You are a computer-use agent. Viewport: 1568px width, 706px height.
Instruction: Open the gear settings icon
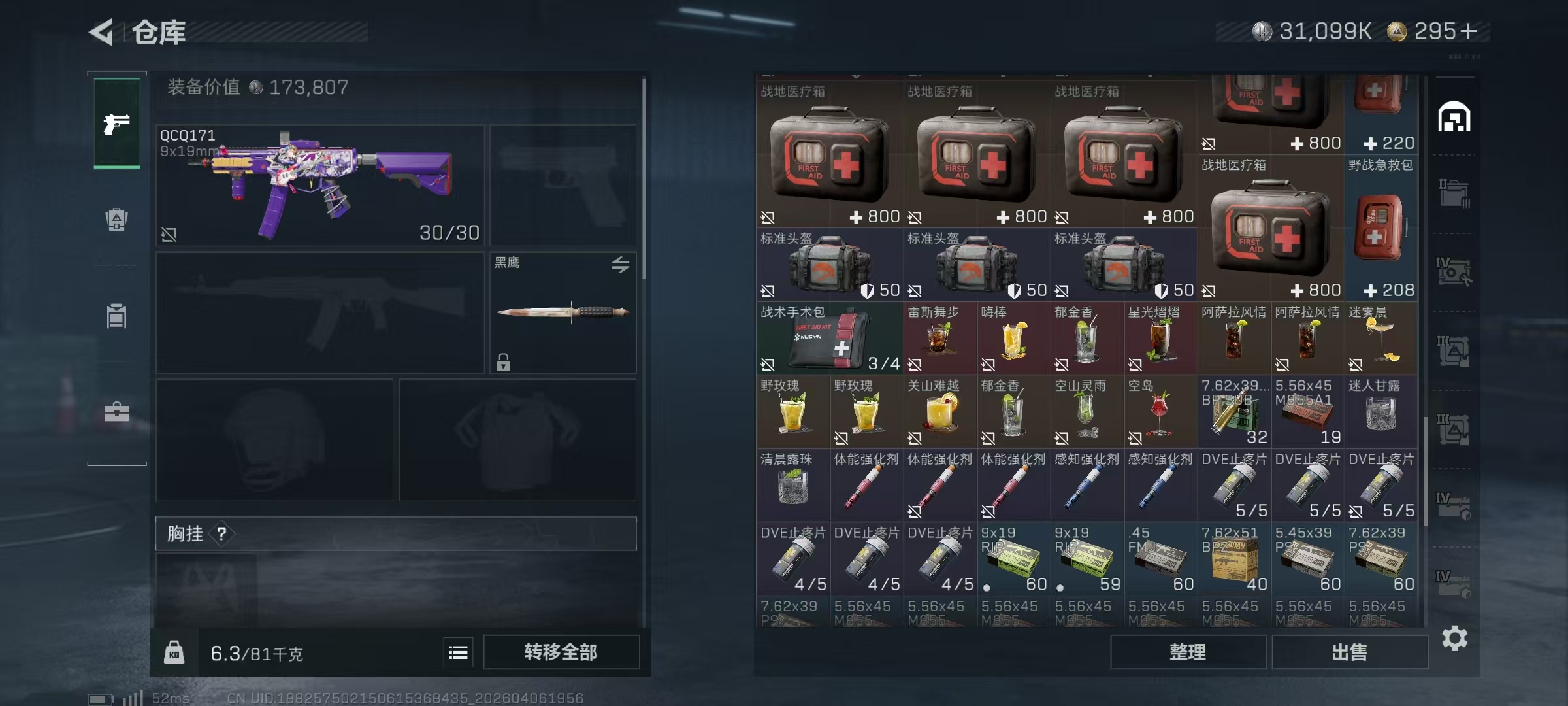1454,638
